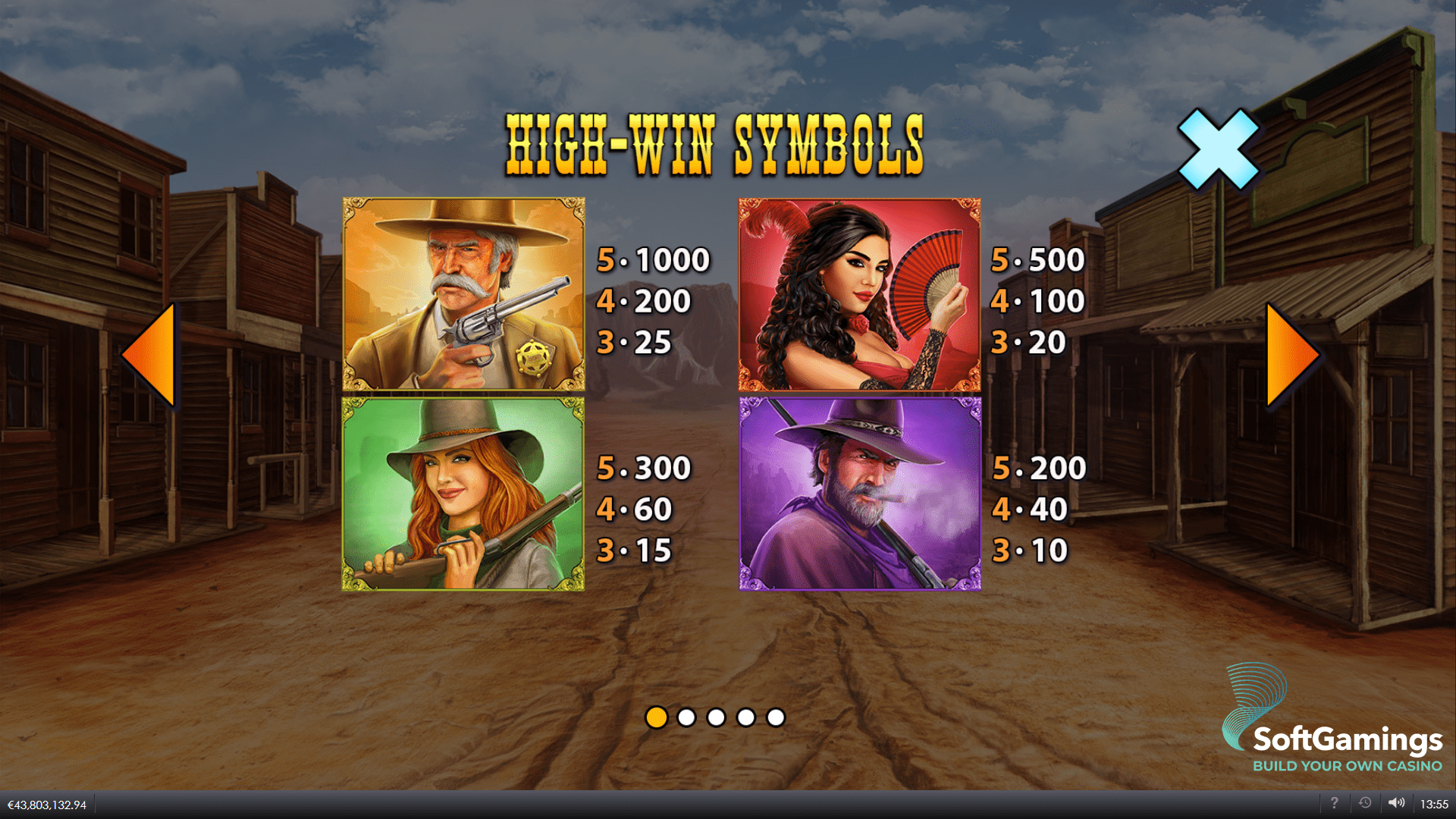This screenshot has width=1456, height=819.
Task: Open the game help question mark icon
Action: (x=1335, y=804)
